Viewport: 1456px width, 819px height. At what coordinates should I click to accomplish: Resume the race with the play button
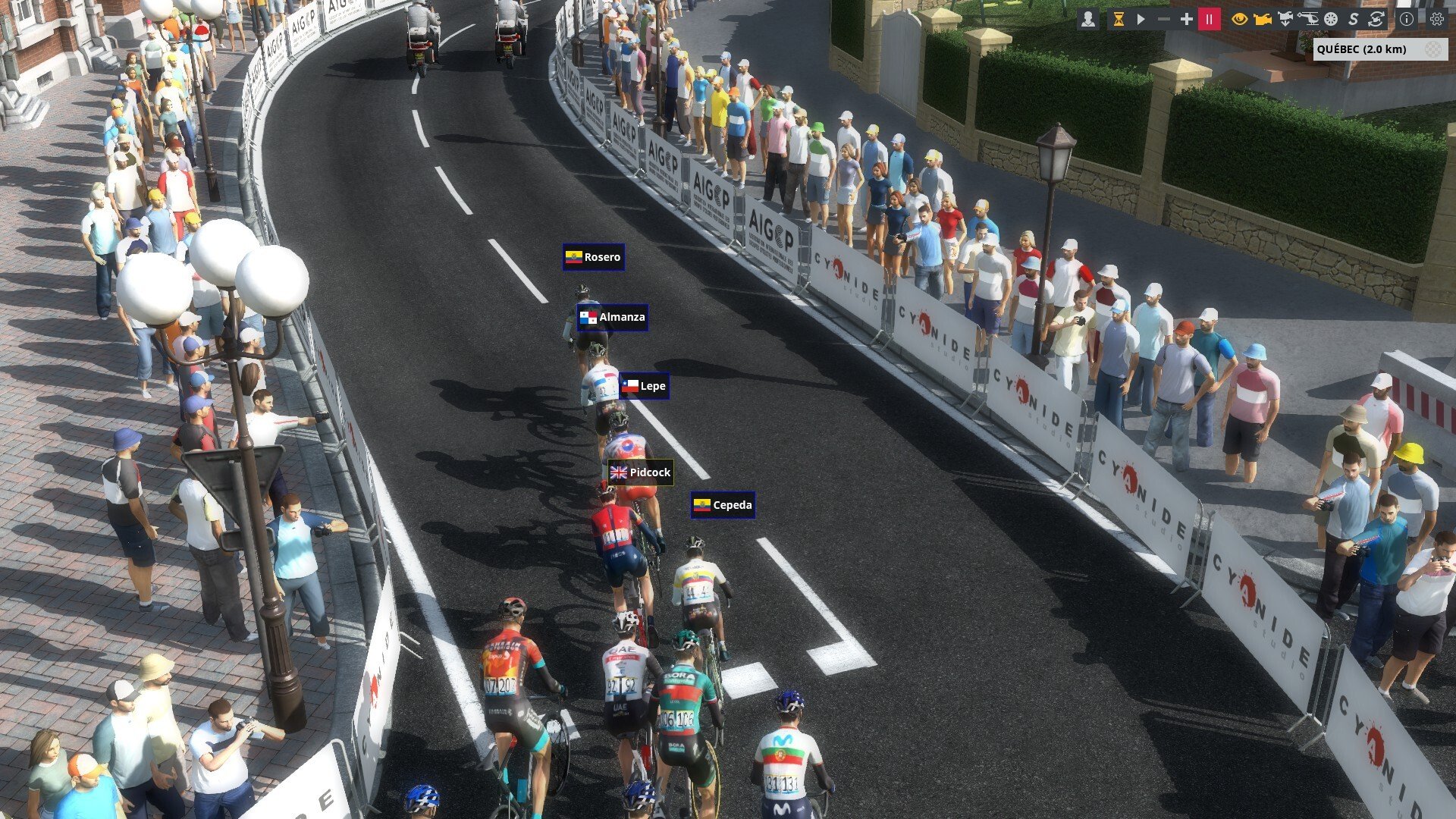[1141, 19]
